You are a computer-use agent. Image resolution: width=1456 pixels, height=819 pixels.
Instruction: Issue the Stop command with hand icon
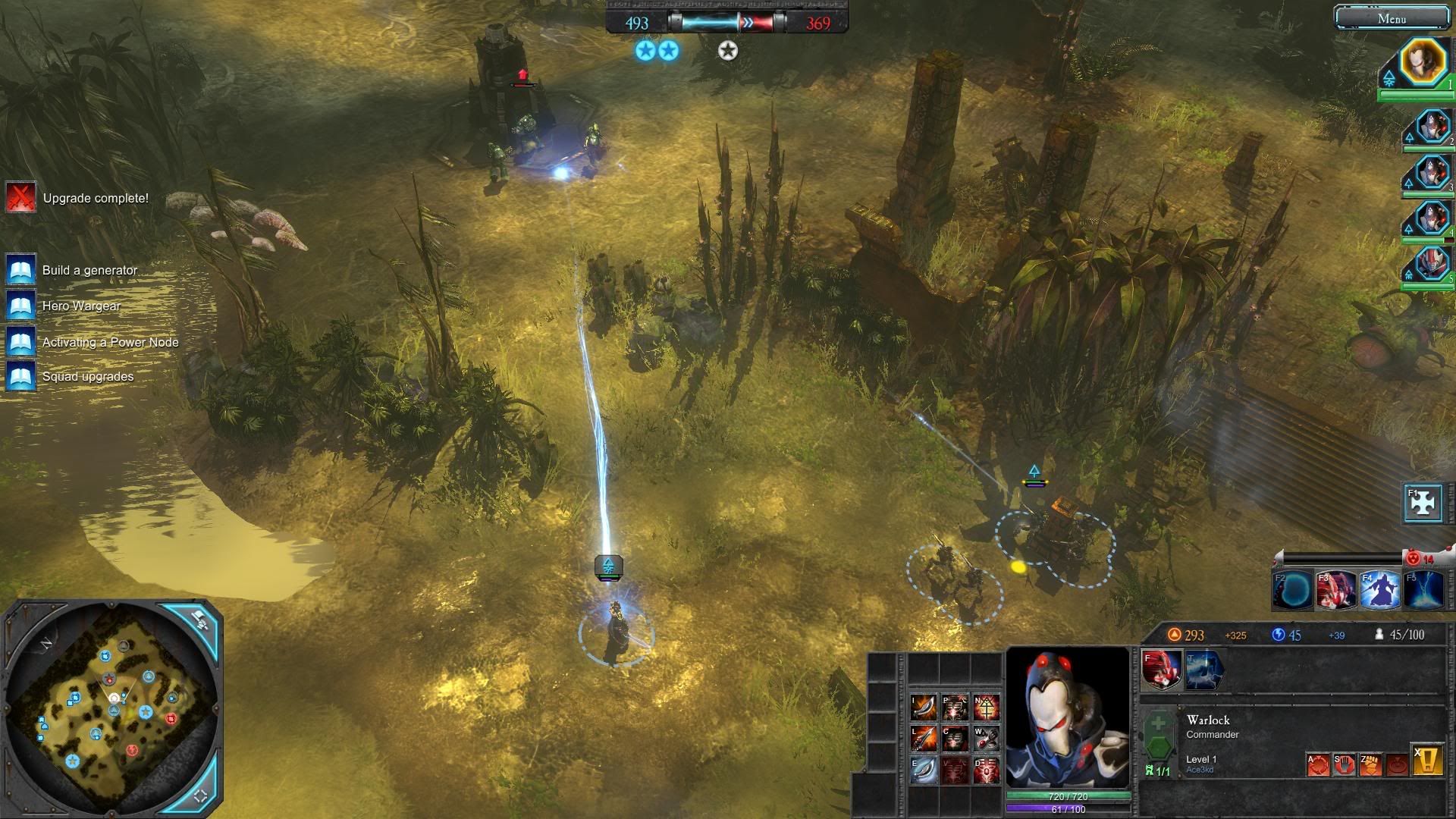pos(1344,764)
